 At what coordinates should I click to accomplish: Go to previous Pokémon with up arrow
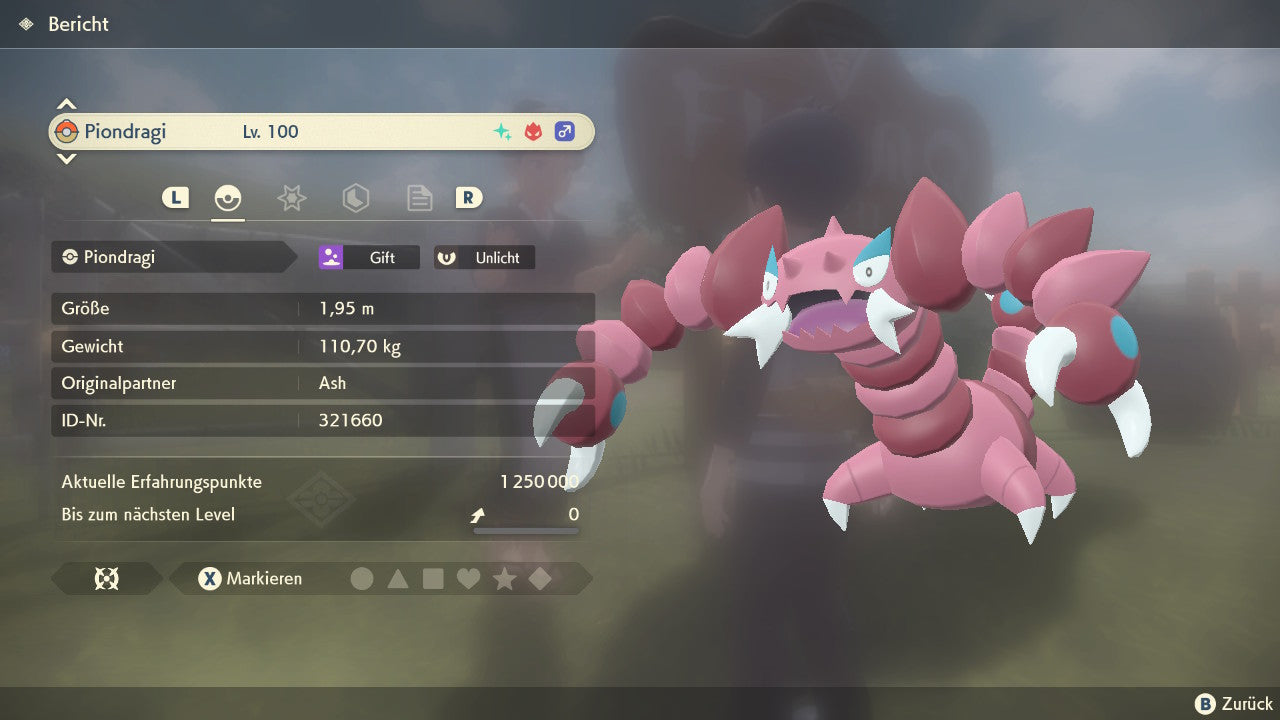tap(66, 104)
